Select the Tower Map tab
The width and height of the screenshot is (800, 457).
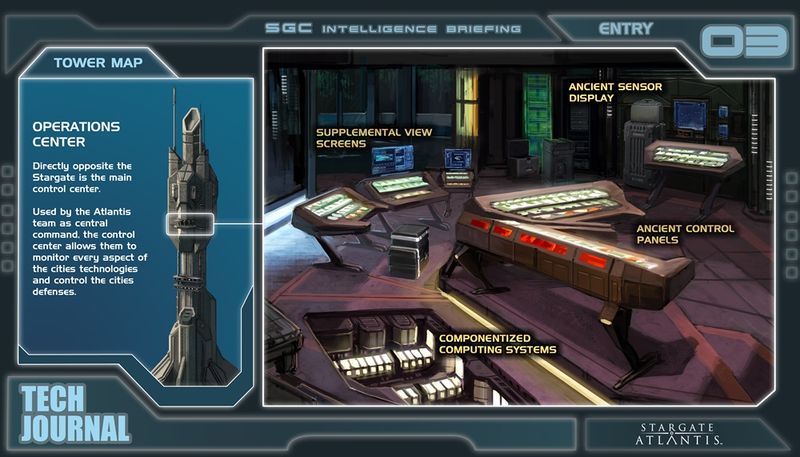(98, 64)
